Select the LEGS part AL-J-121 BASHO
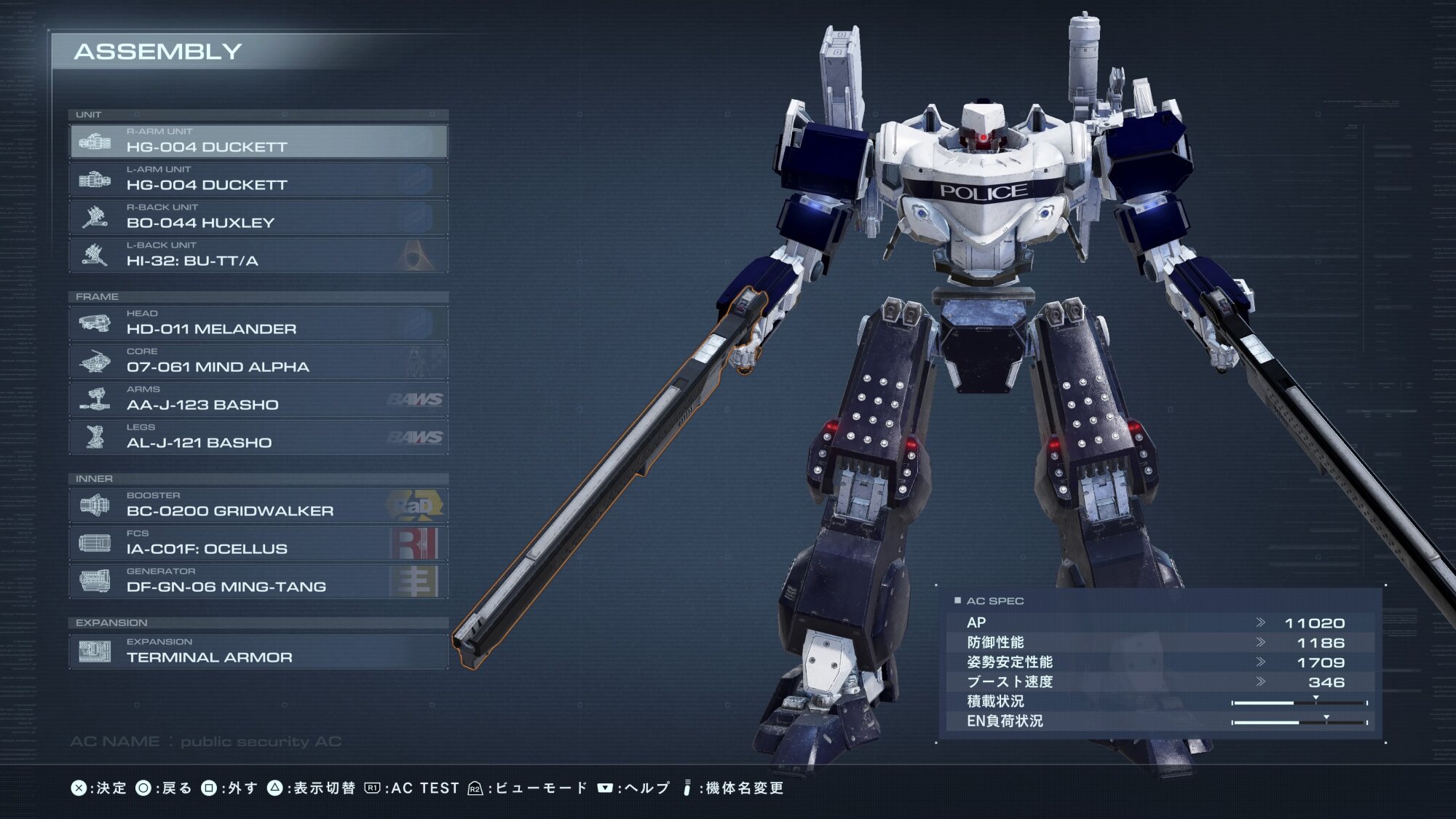Viewport: 1456px width, 819px height. click(x=258, y=437)
